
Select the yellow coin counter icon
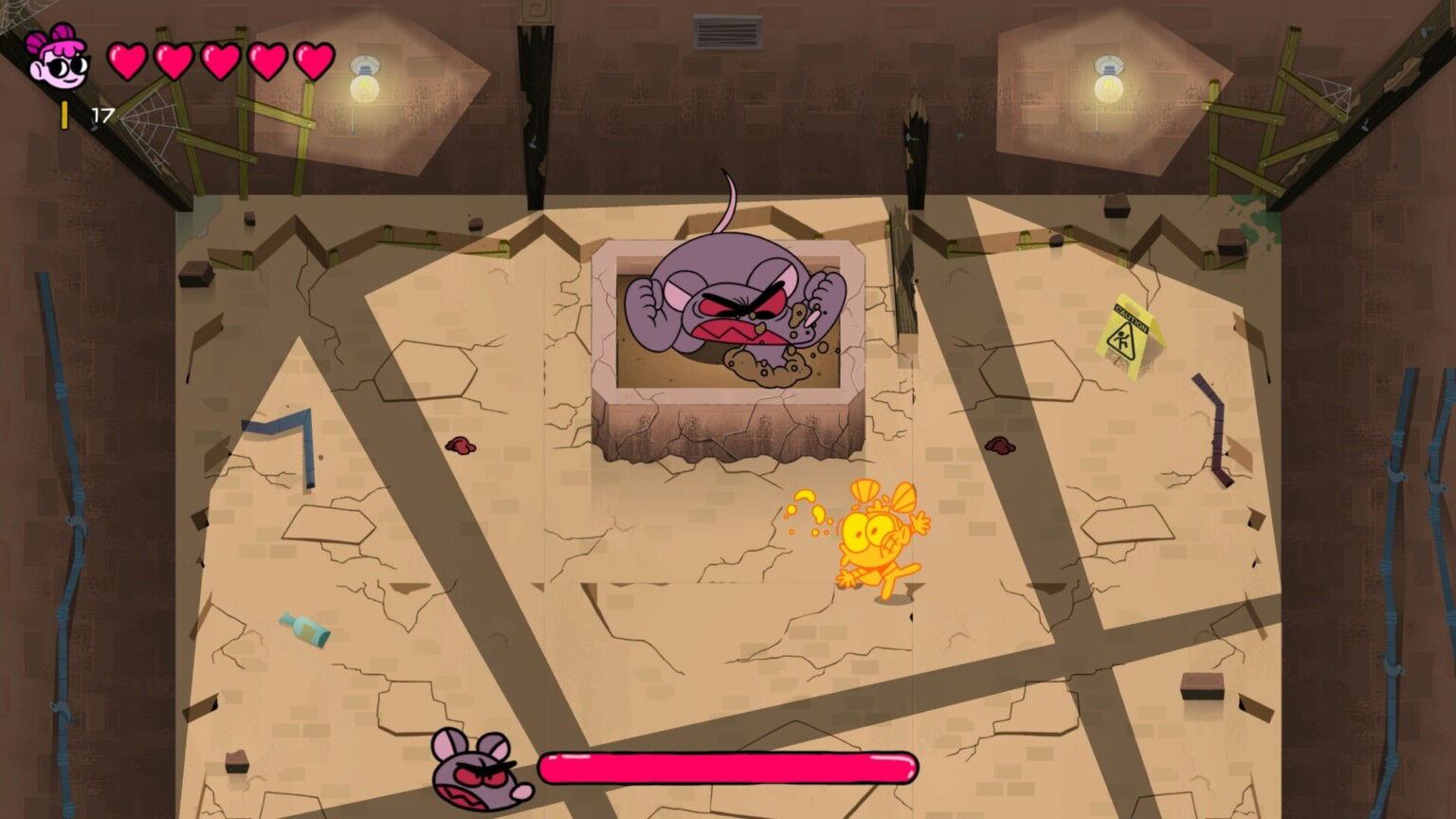tap(63, 116)
